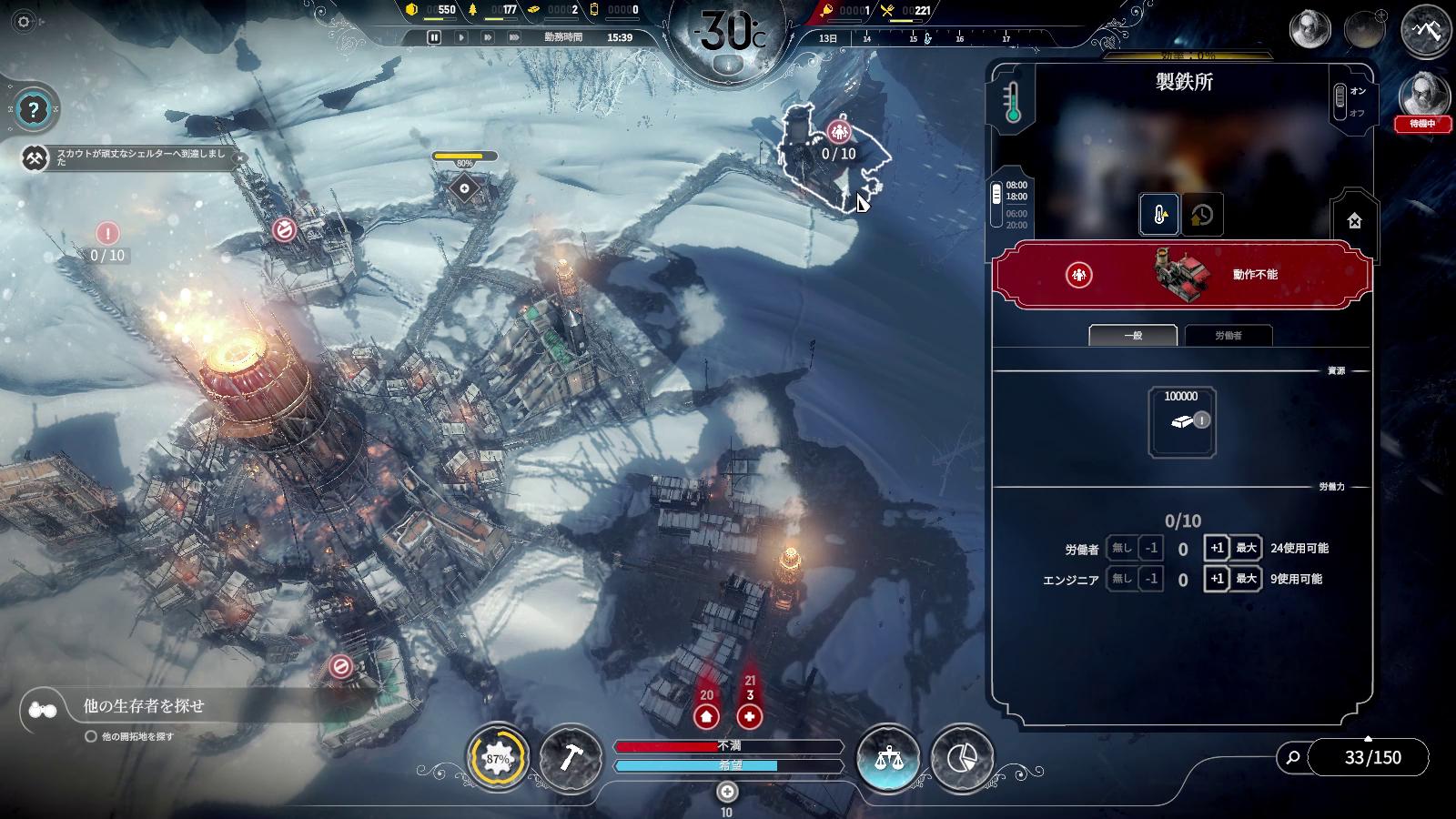1456x819 pixels.
Task: Add one worker with 労働者 +1
Action: 1217,549
